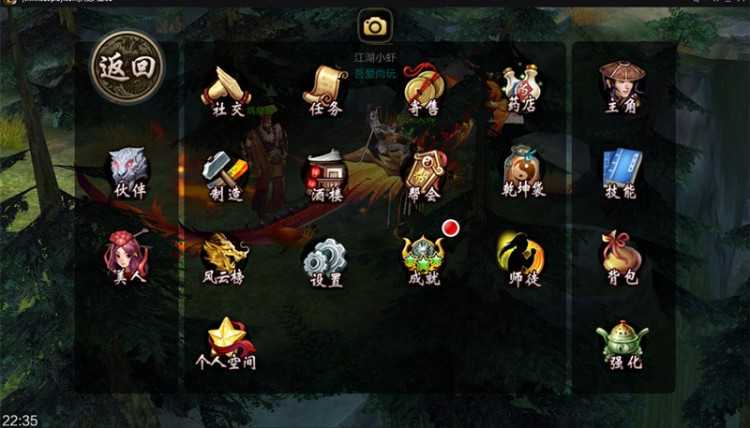Click the 返回 back coin button
This screenshot has height=428, width=750.
pyautogui.click(x=126, y=66)
